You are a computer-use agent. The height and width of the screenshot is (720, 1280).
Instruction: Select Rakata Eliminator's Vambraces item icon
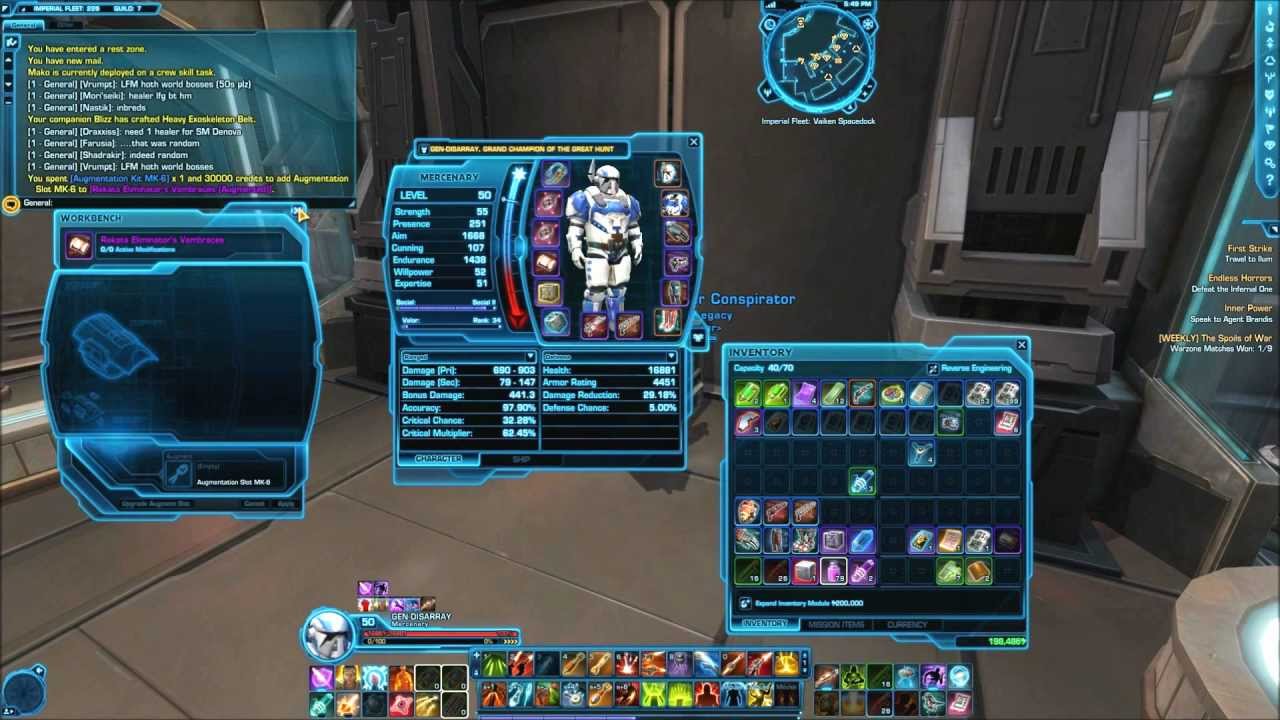pyautogui.click(x=79, y=245)
